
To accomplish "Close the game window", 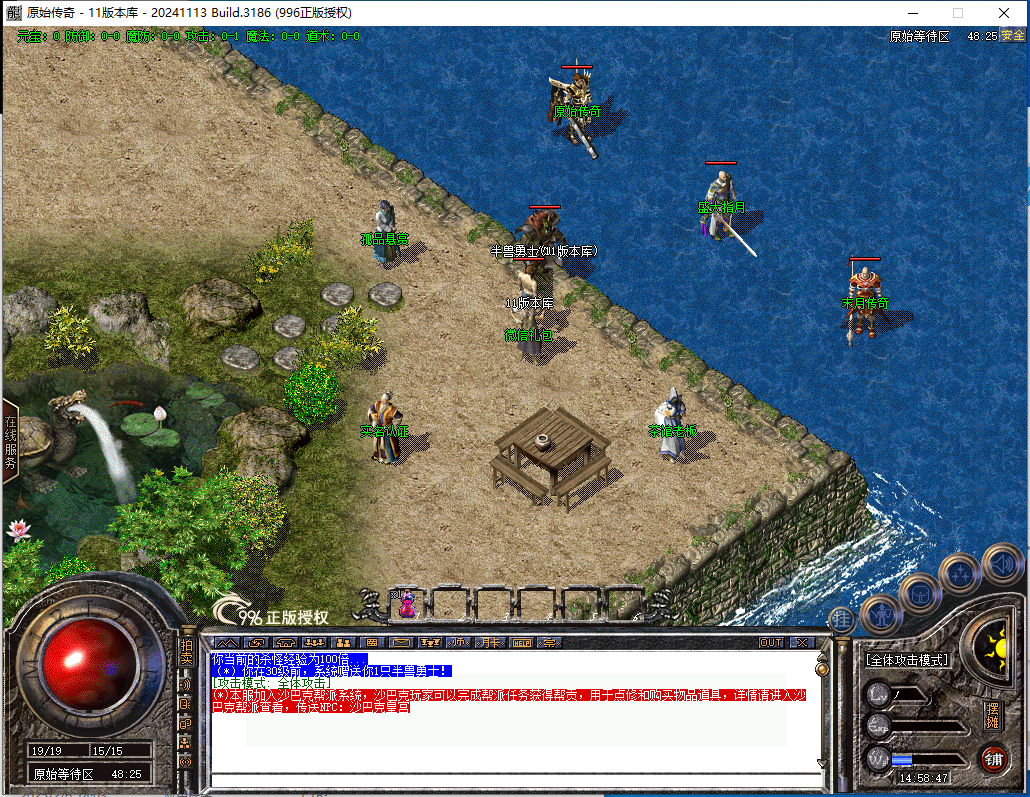I will pyautogui.click(x=1004, y=13).
